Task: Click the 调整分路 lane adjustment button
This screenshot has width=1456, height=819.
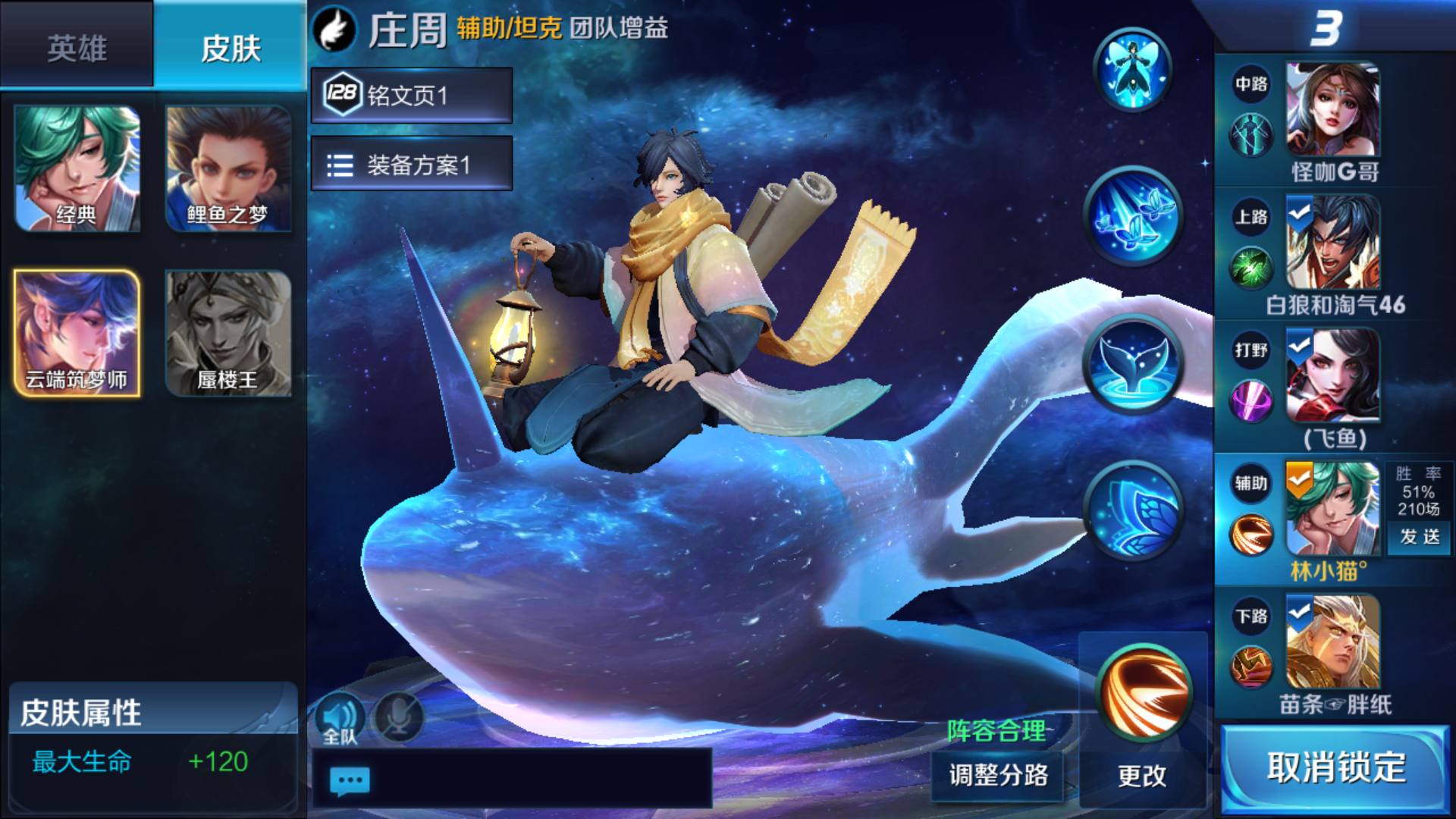Action: point(996,775)
